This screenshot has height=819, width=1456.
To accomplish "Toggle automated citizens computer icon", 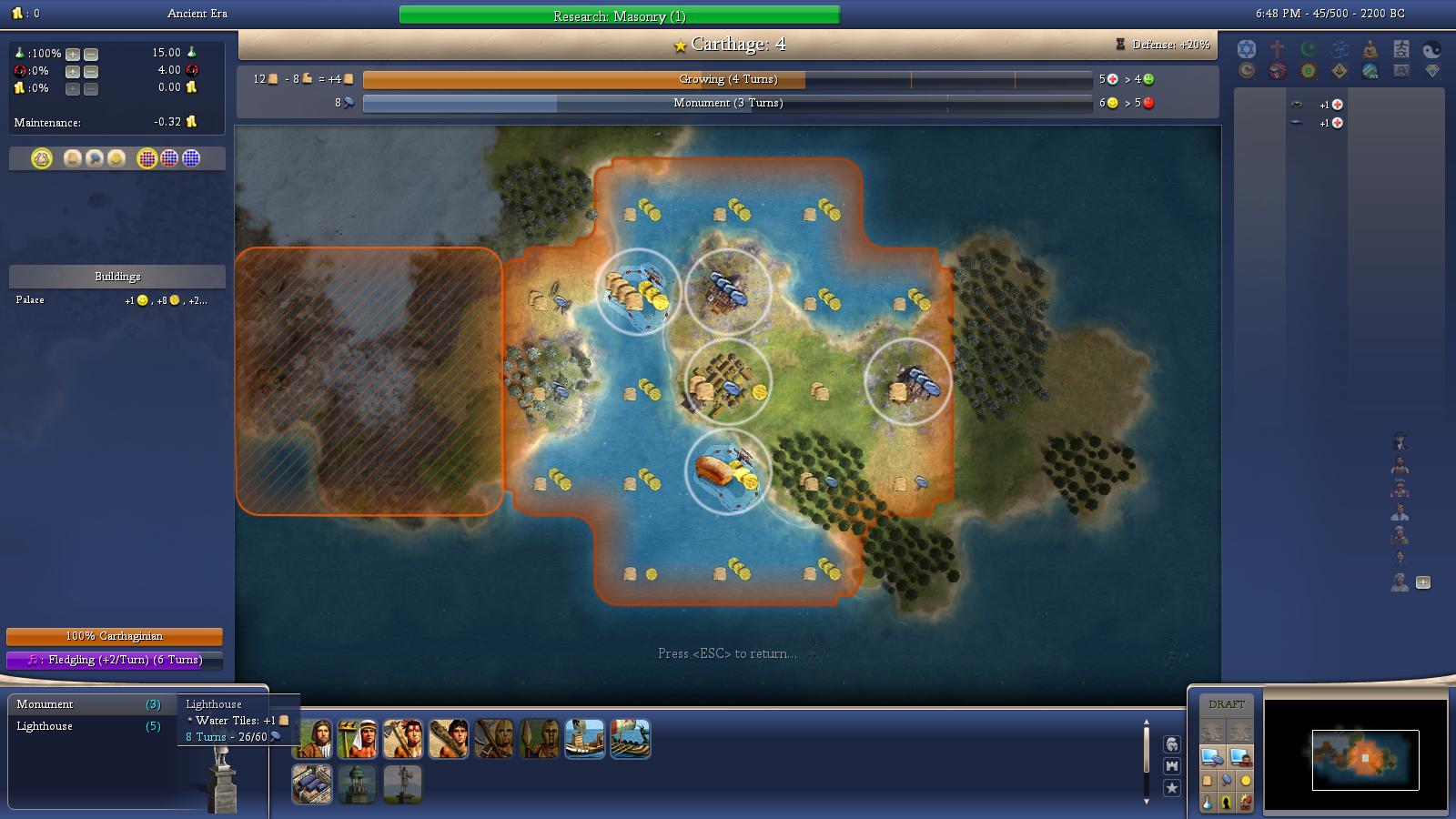I will pos(1239,756).
